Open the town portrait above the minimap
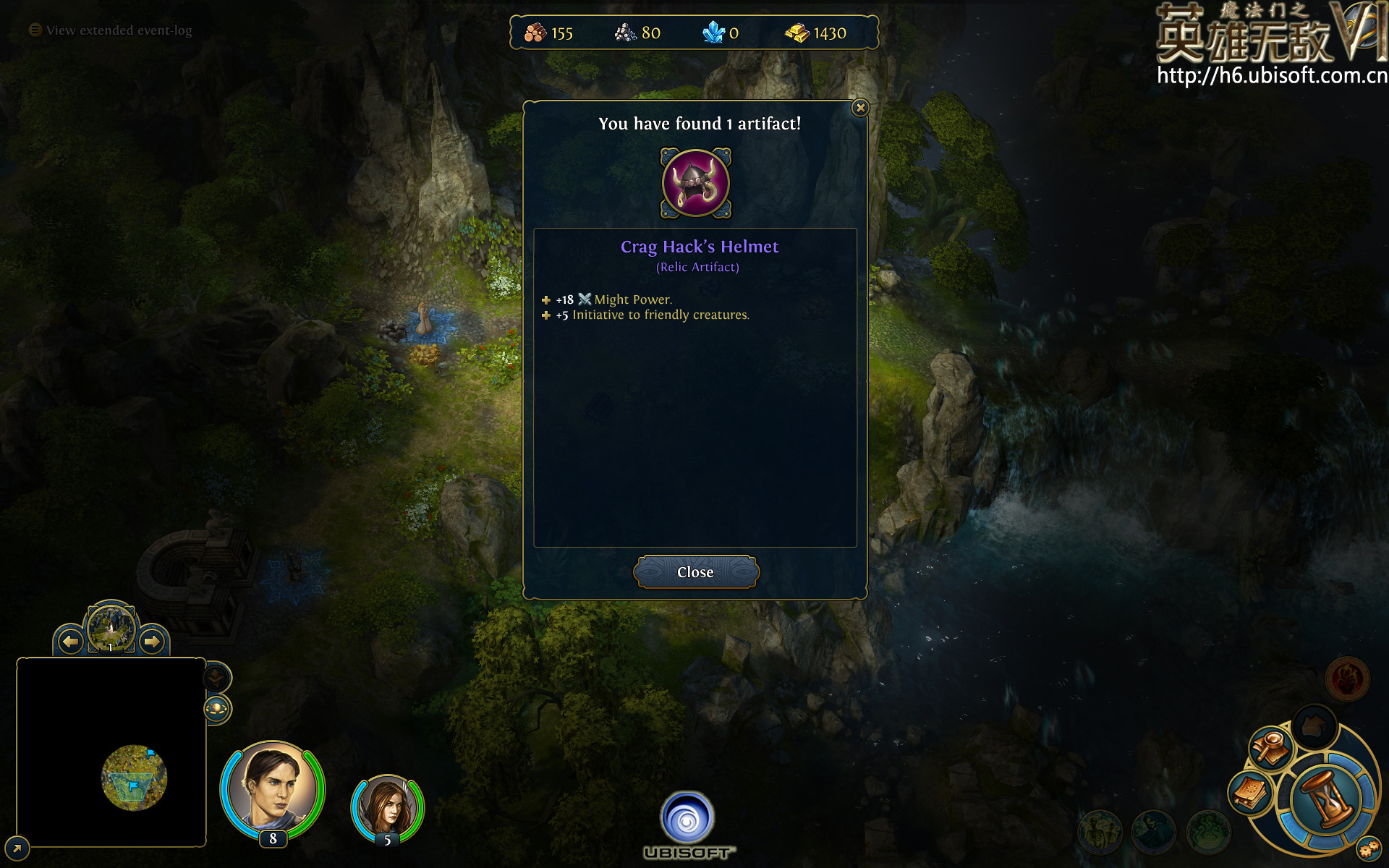The image size is (1389, 868). 111,628
